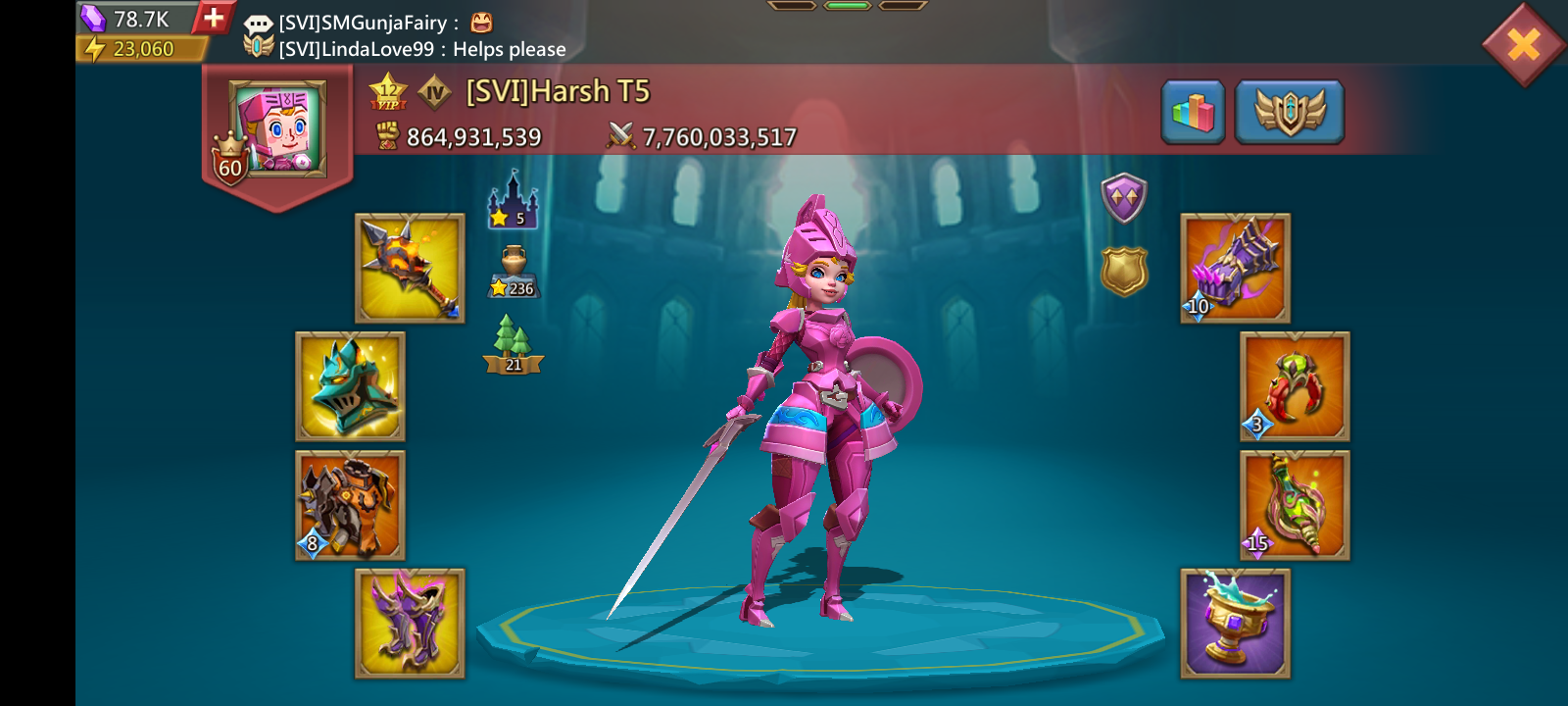Select the purple boots equipment slot
The image size is (1568, 706).
tap(410, 624)
